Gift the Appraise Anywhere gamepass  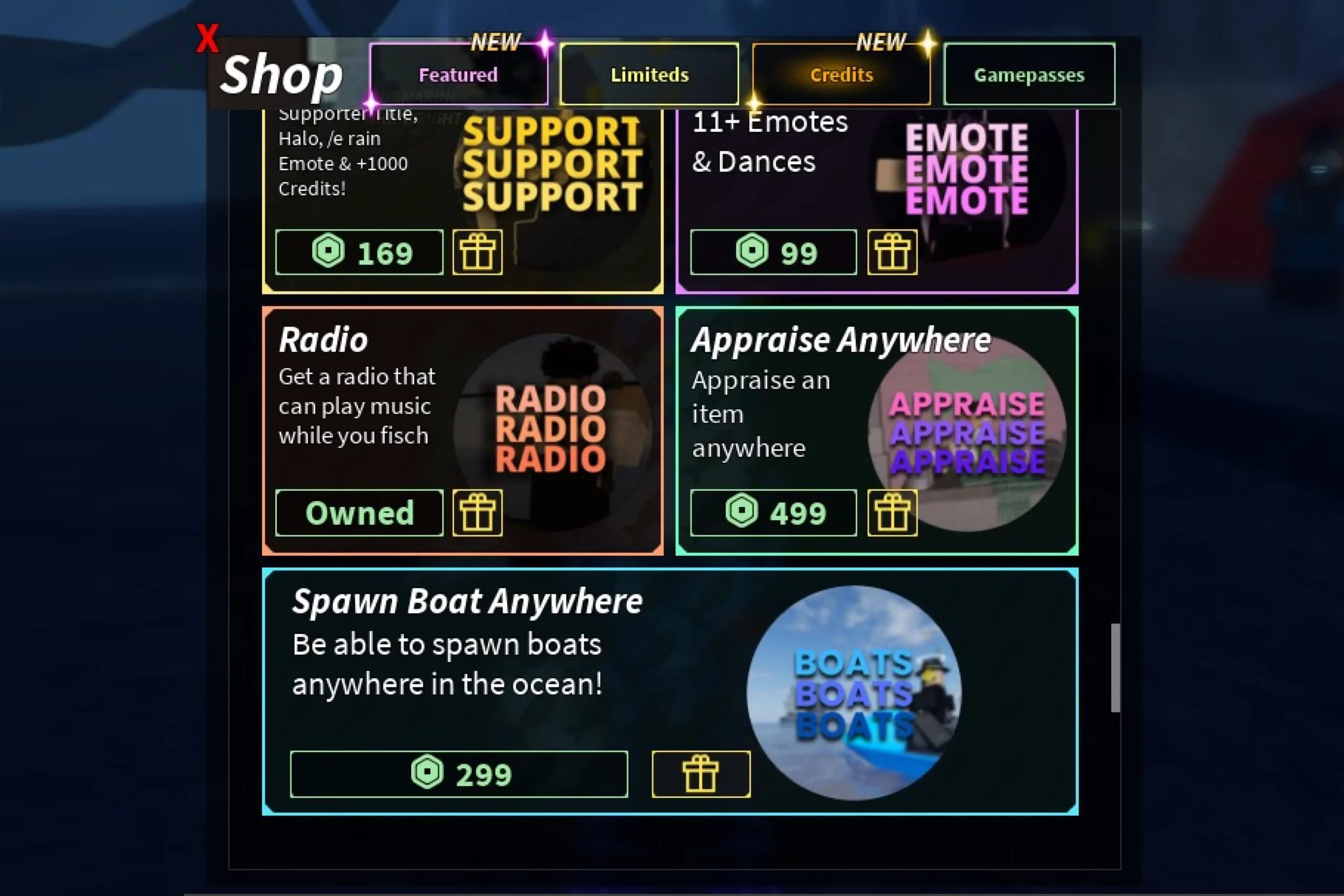coord(892,513)
